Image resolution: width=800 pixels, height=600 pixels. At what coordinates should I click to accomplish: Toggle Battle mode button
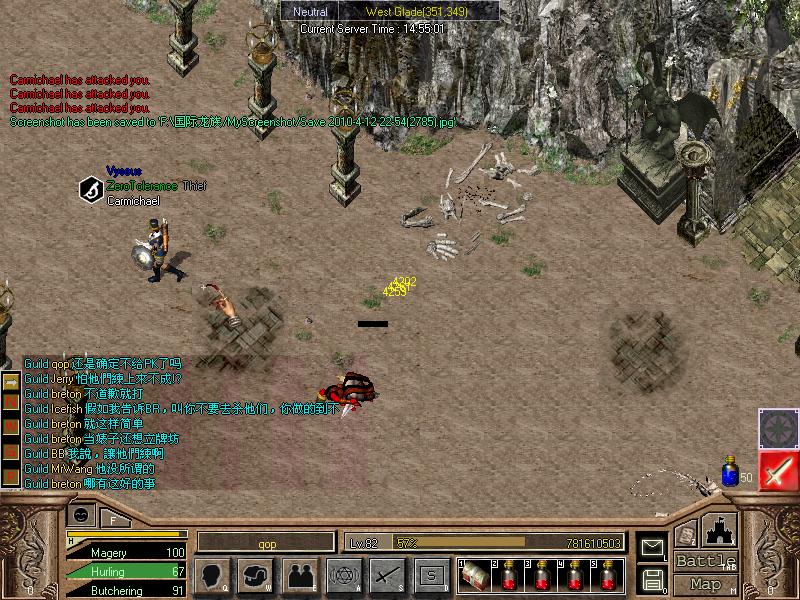pyautogui.click(x=705, y=561)
